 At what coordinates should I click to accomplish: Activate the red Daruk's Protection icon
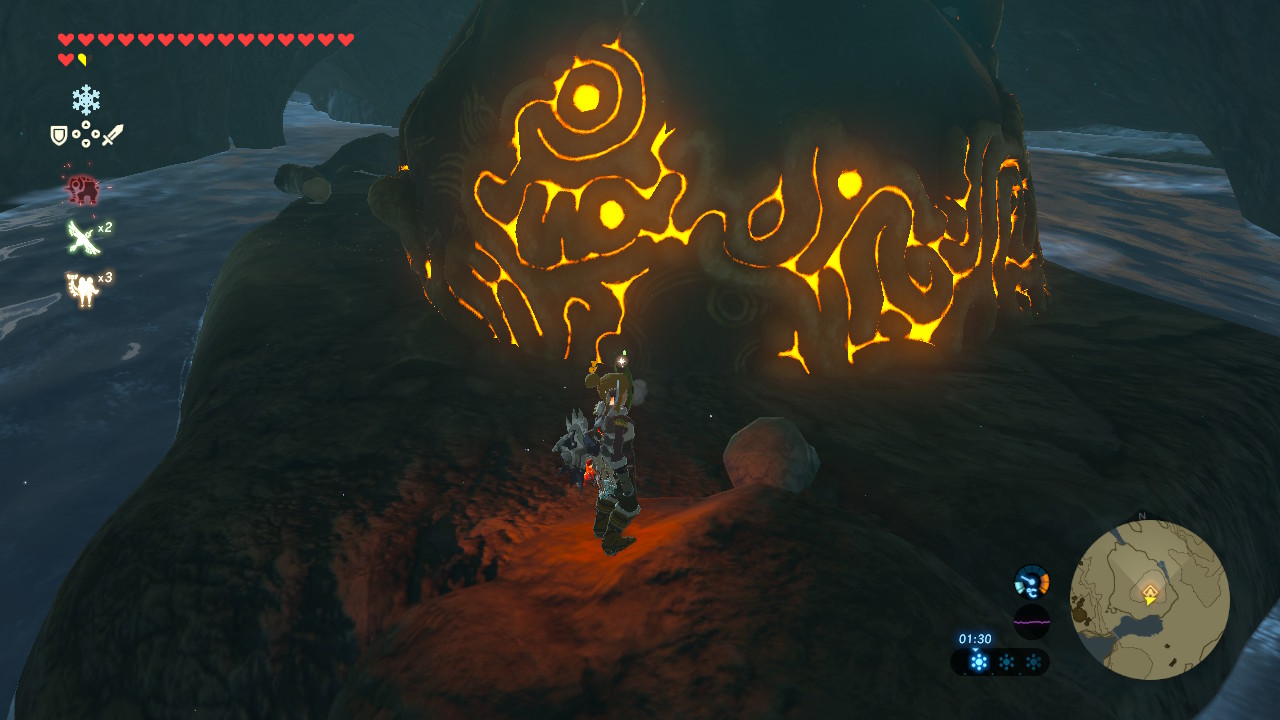point(79,188)
